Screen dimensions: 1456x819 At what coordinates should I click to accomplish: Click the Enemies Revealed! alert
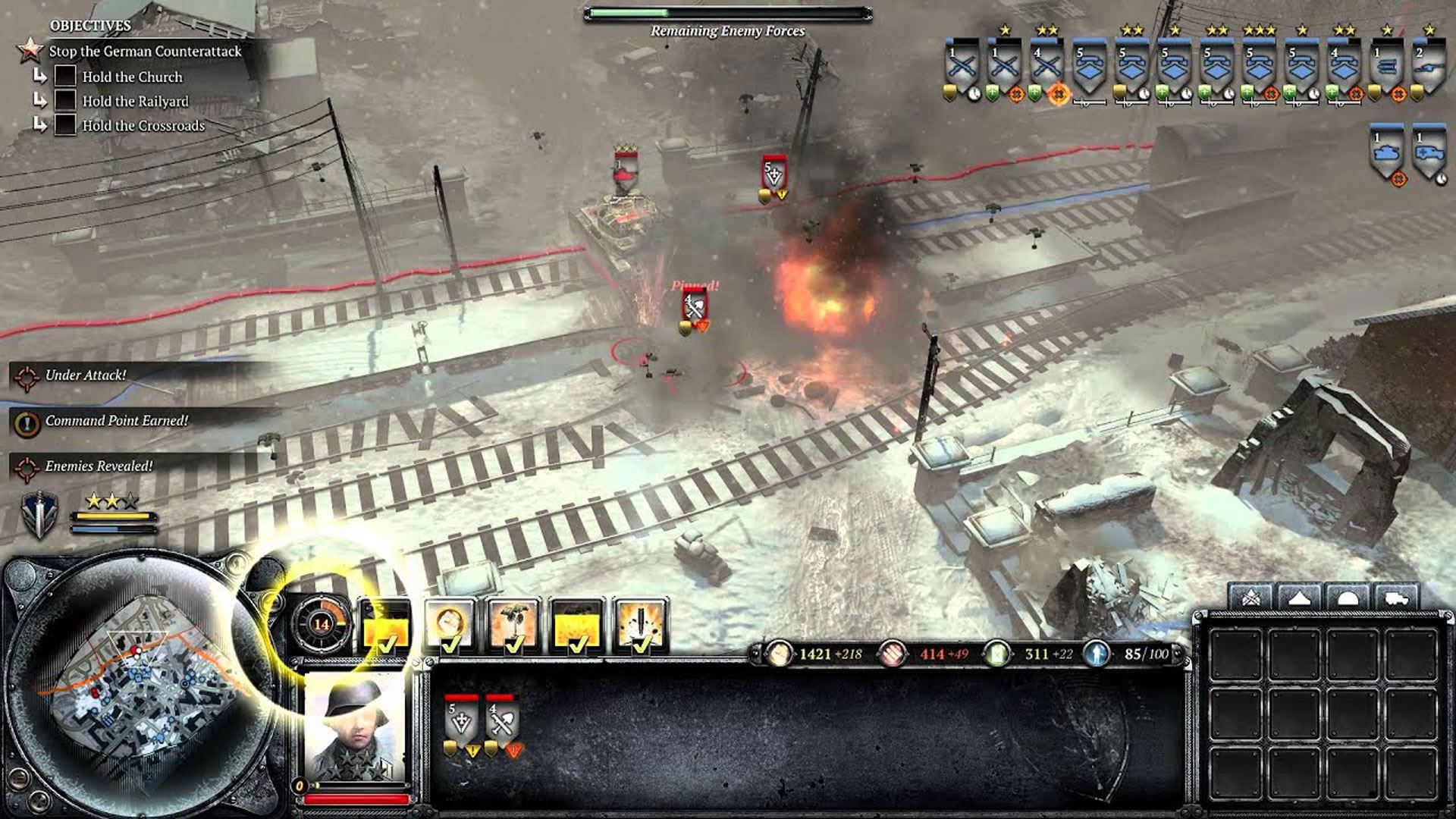click(x=99, y=466)
